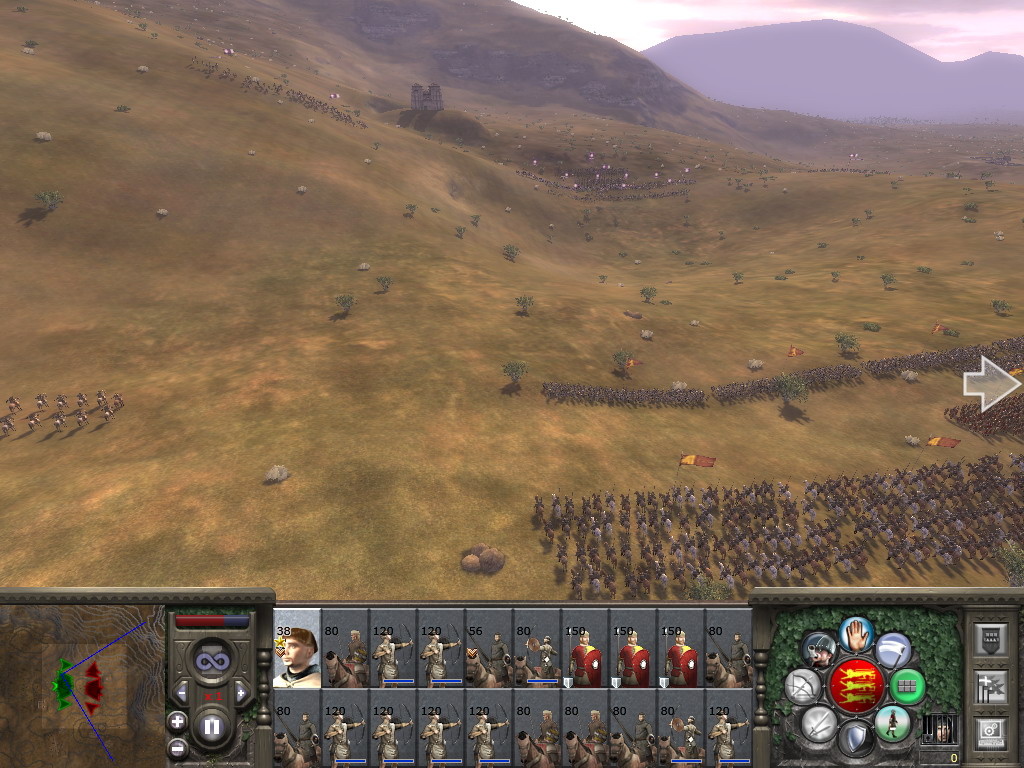The height and width of the screenshot is (768, 1024).
Task: Order withdraw with the white flag button
Action: click(x=893, y=650)
